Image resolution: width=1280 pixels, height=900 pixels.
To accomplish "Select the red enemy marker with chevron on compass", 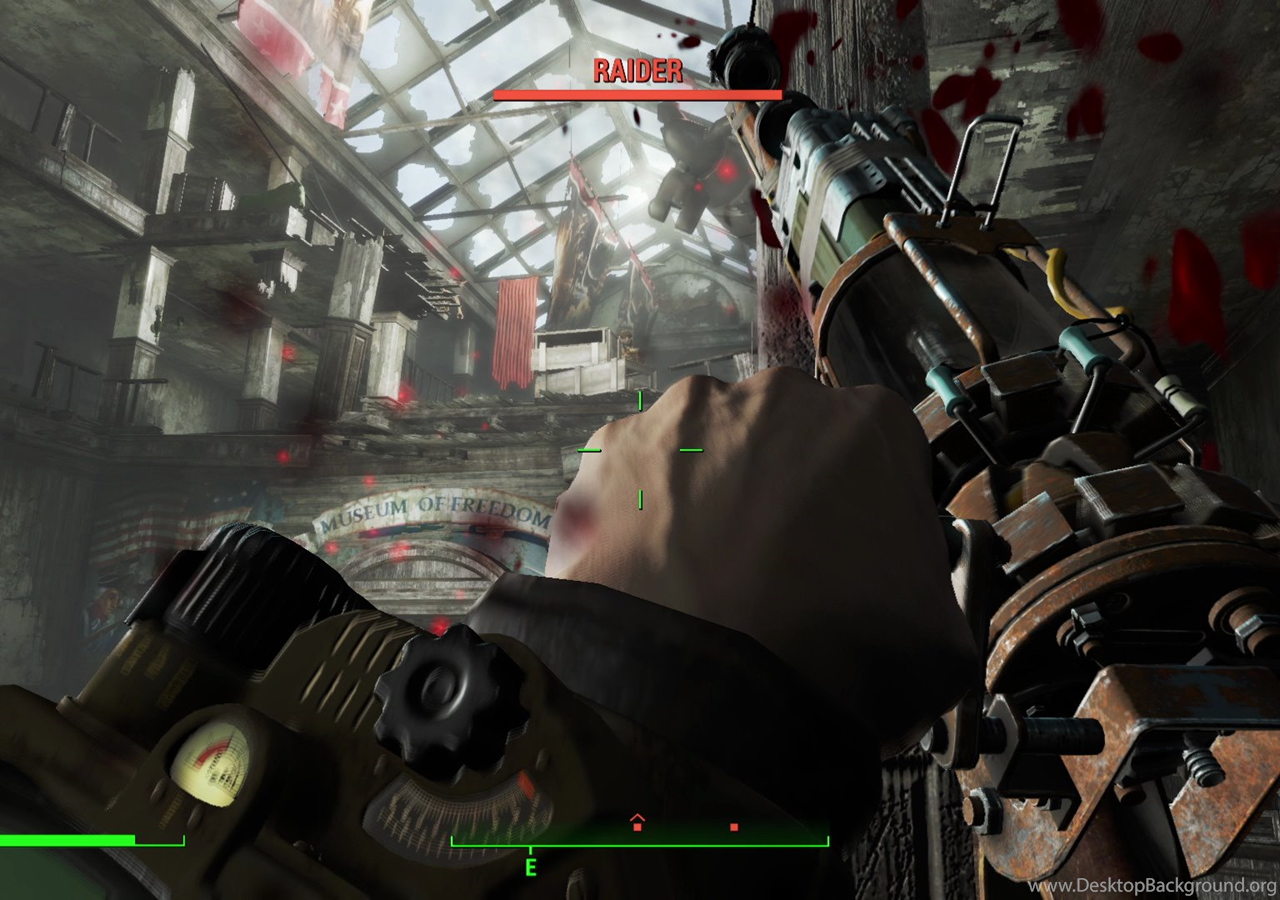I will pyautogui.click(x=638, y=823).
